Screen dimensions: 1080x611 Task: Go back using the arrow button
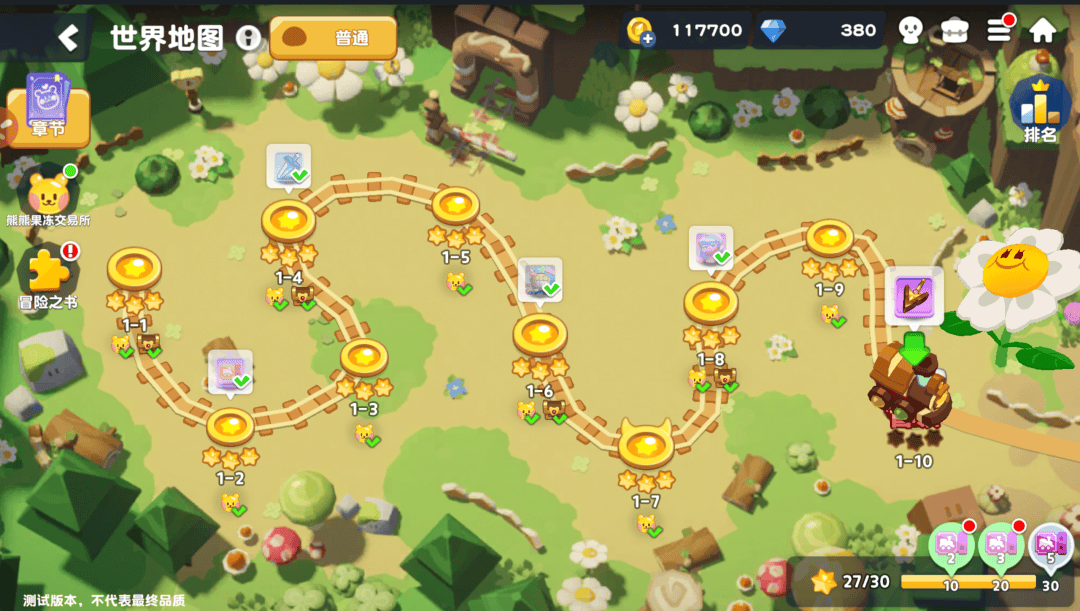coord(67,38)
